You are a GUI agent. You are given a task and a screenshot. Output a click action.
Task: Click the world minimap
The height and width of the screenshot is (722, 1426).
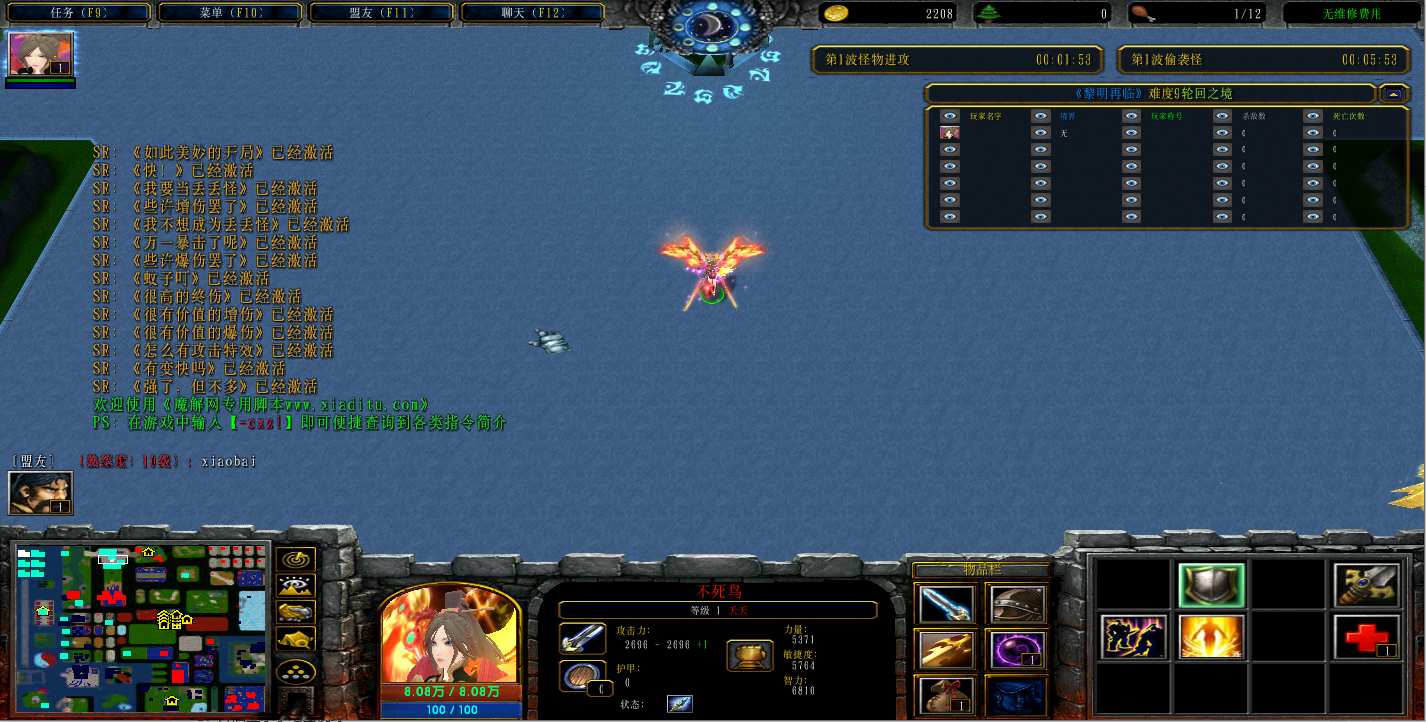[x=141, y=625]
